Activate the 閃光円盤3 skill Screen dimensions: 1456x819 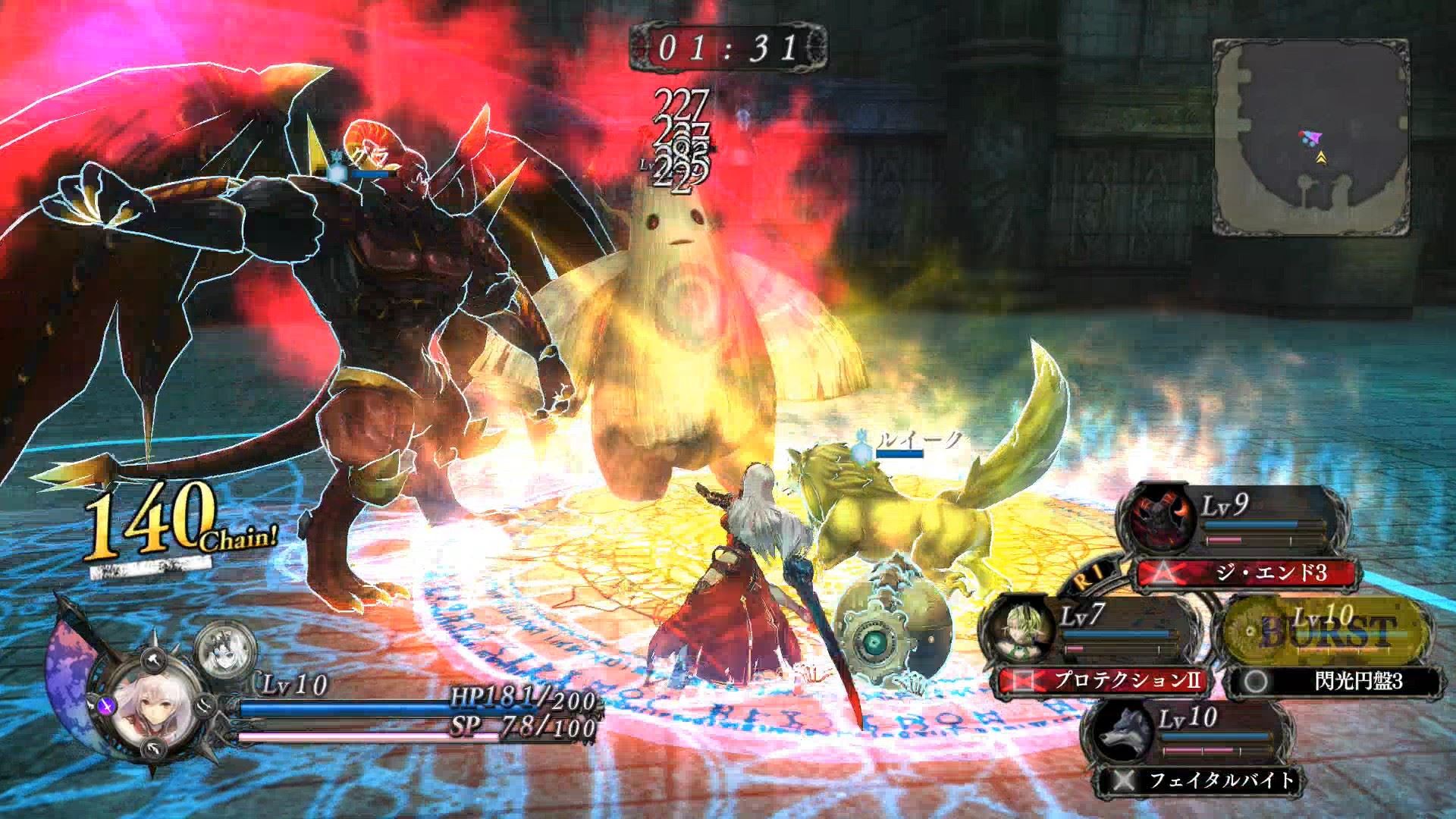click(x=1335, y=681)
